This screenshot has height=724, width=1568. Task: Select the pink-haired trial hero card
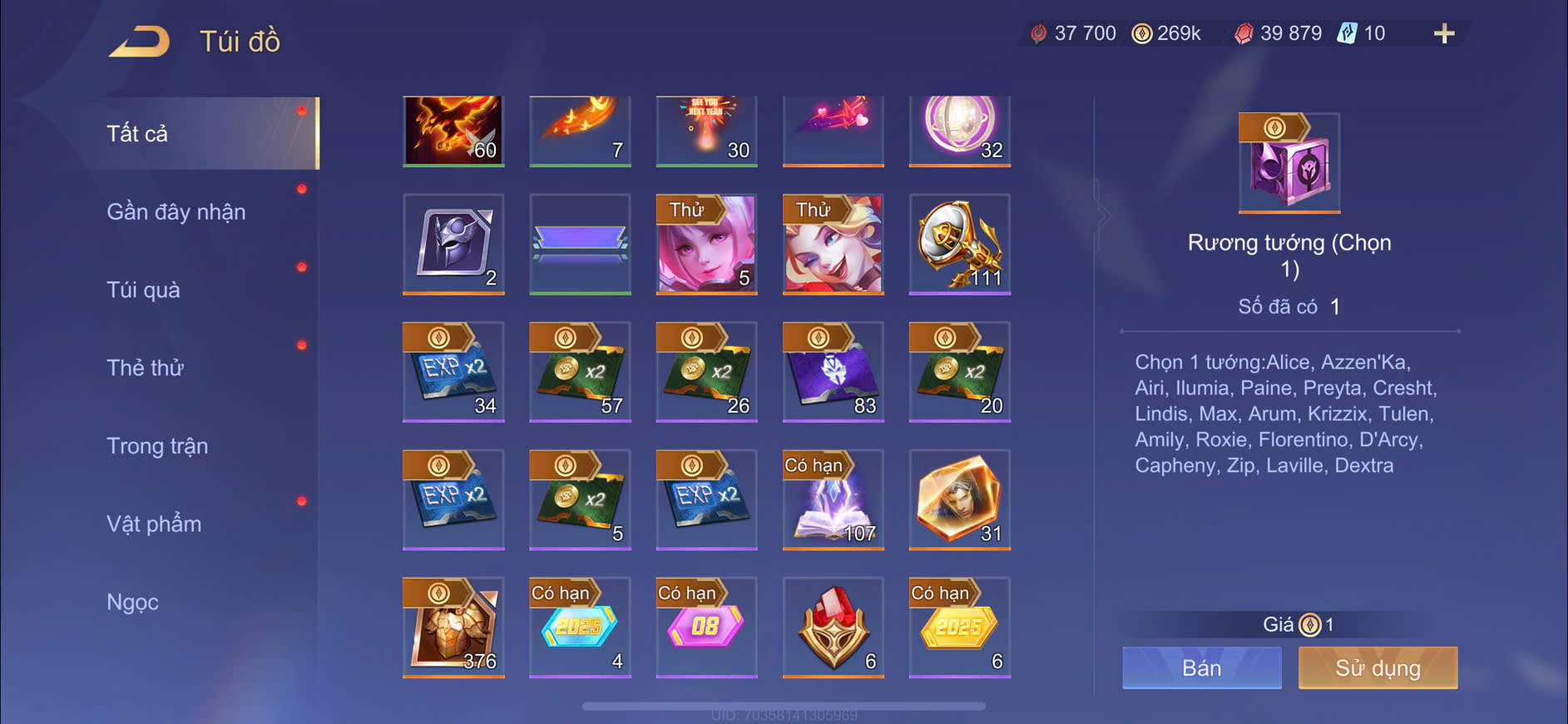point(706,244)
